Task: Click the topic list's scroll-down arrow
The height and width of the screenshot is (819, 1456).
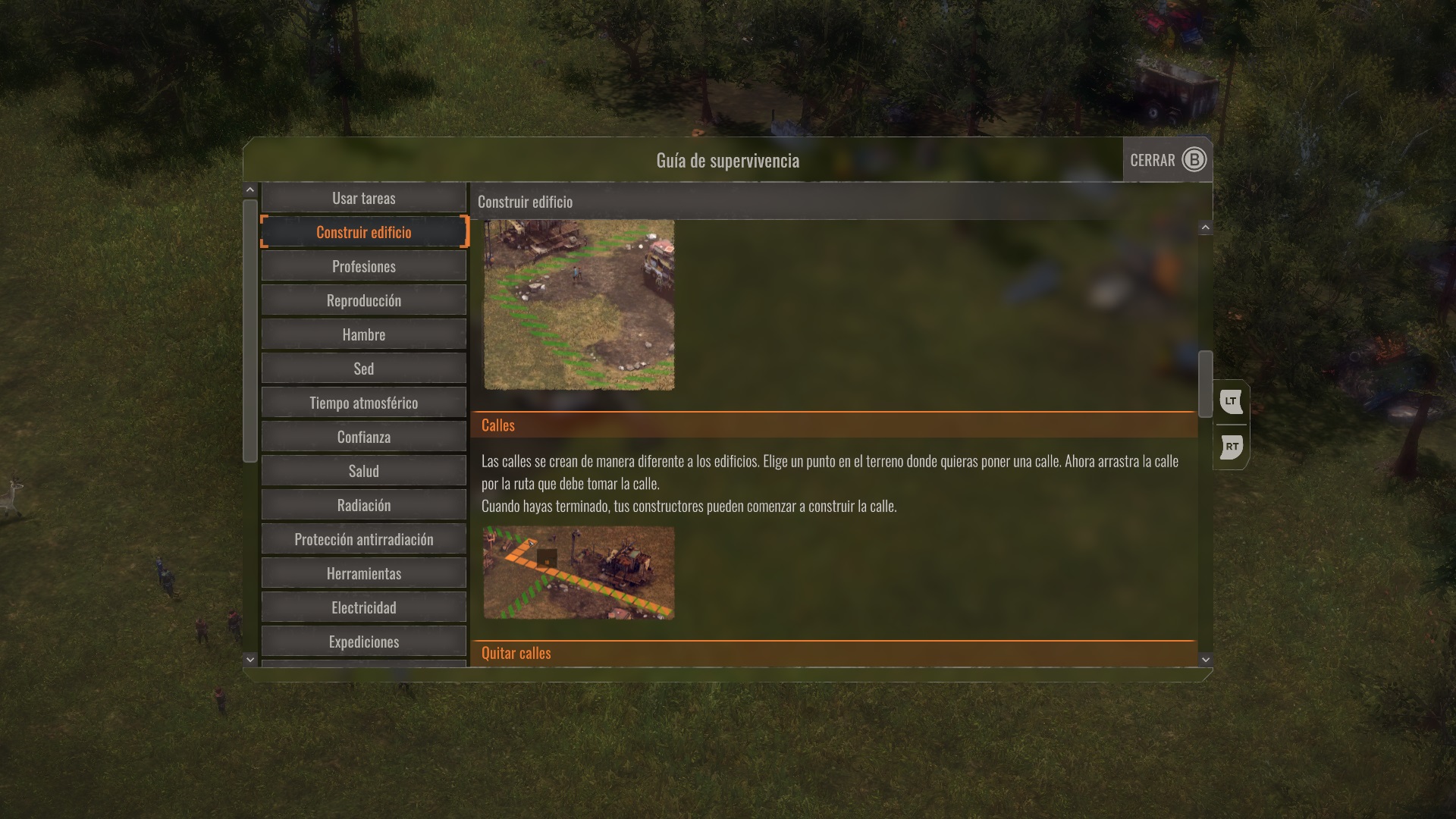Action: [250, 660]
